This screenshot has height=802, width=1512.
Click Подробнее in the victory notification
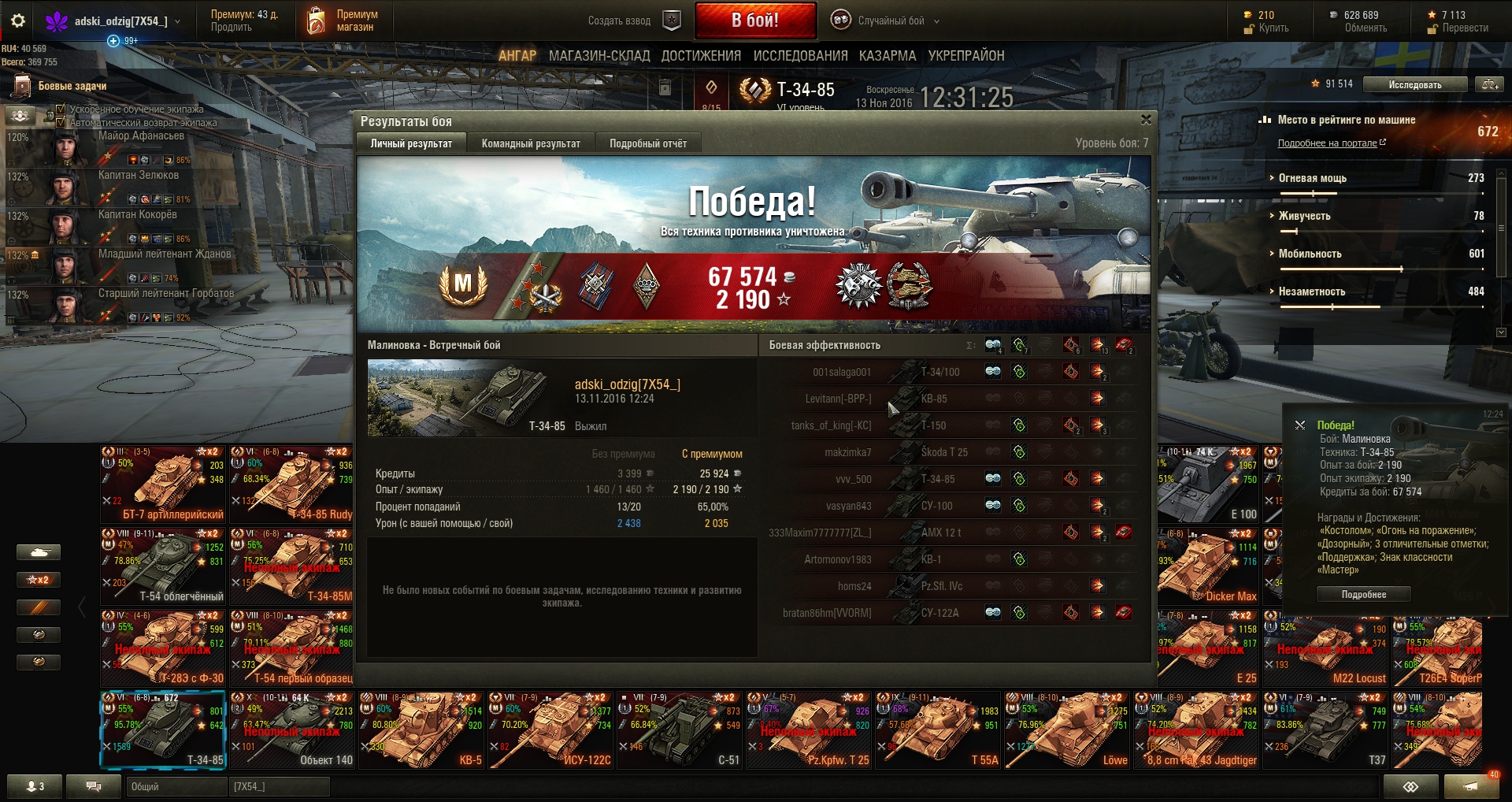pos(1363,594)
